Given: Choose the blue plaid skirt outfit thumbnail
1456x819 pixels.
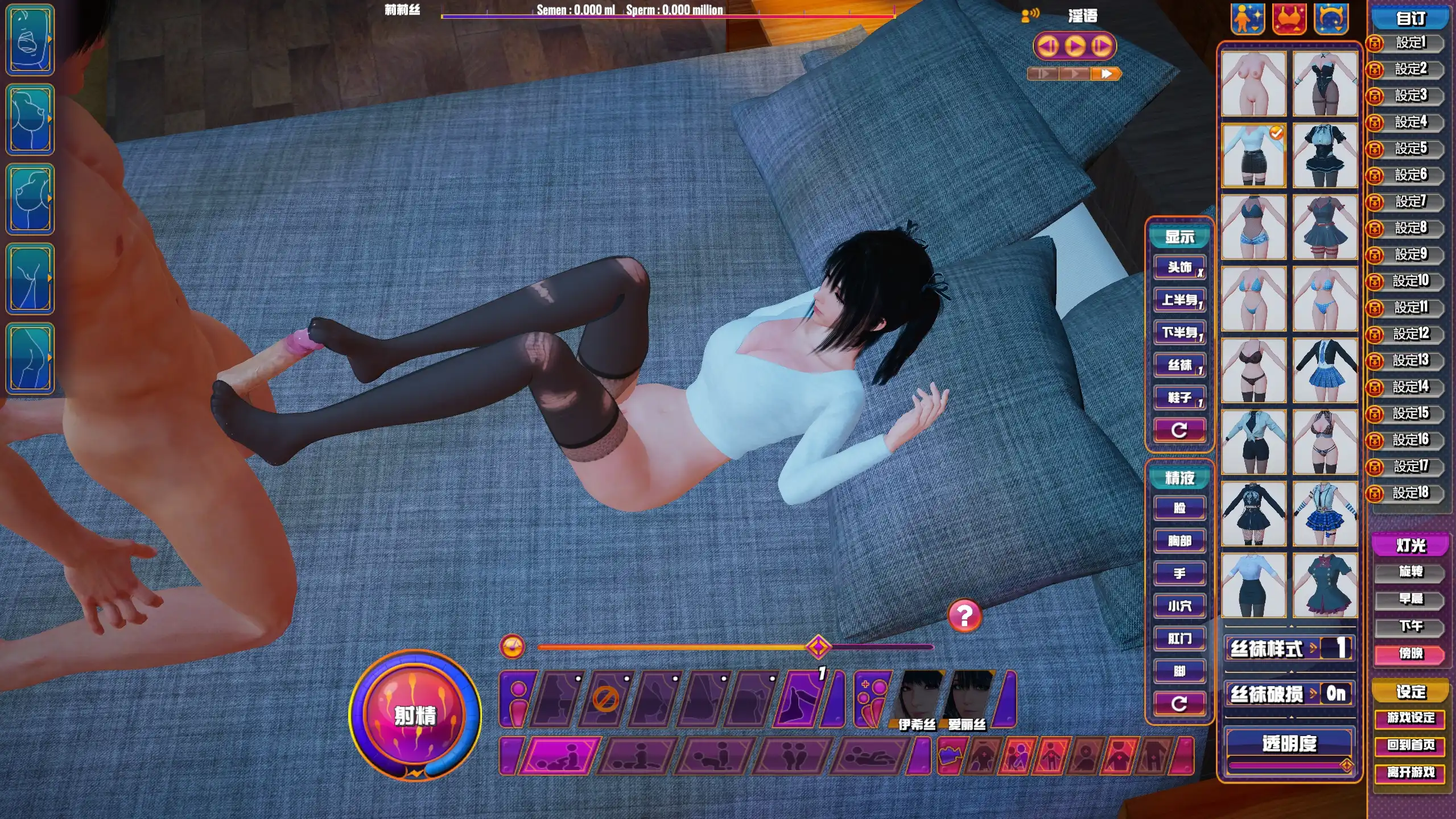Looking at the screenshot, I should [1325, 371].
